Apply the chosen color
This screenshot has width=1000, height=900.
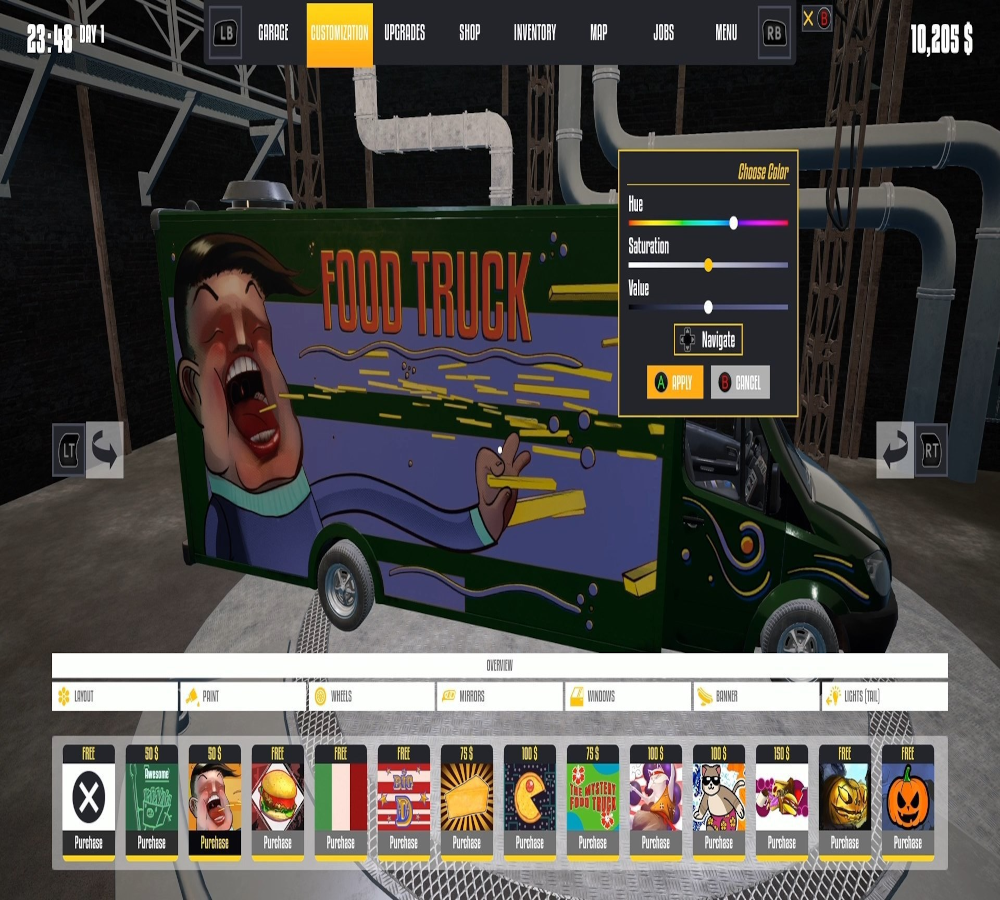pos(674,382)
